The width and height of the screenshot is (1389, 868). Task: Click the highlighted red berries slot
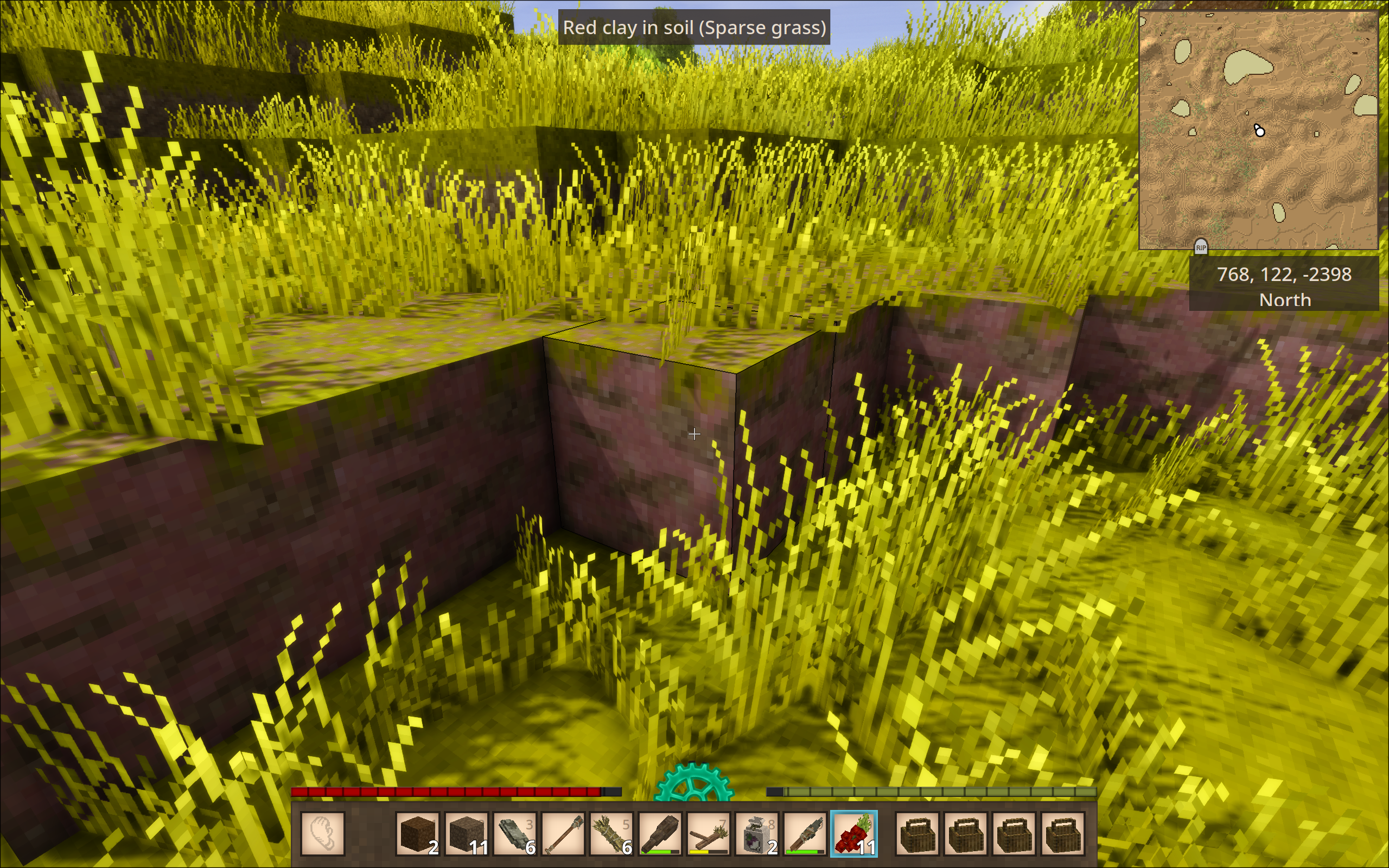(853, 833)
